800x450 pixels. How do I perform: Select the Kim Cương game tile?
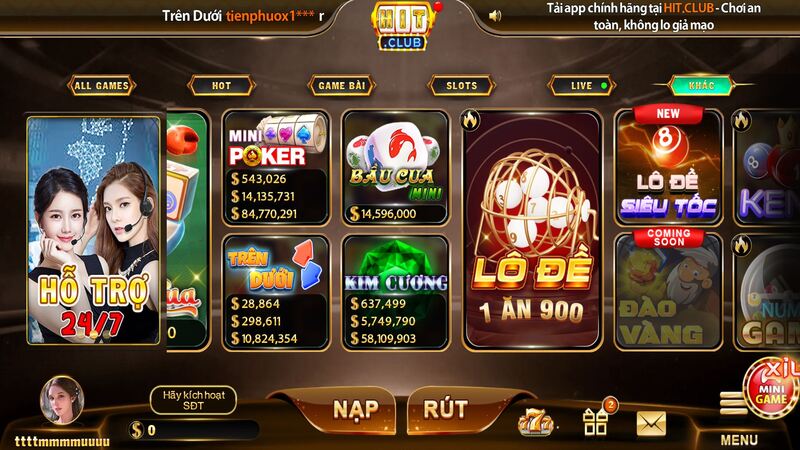point(396,291)
